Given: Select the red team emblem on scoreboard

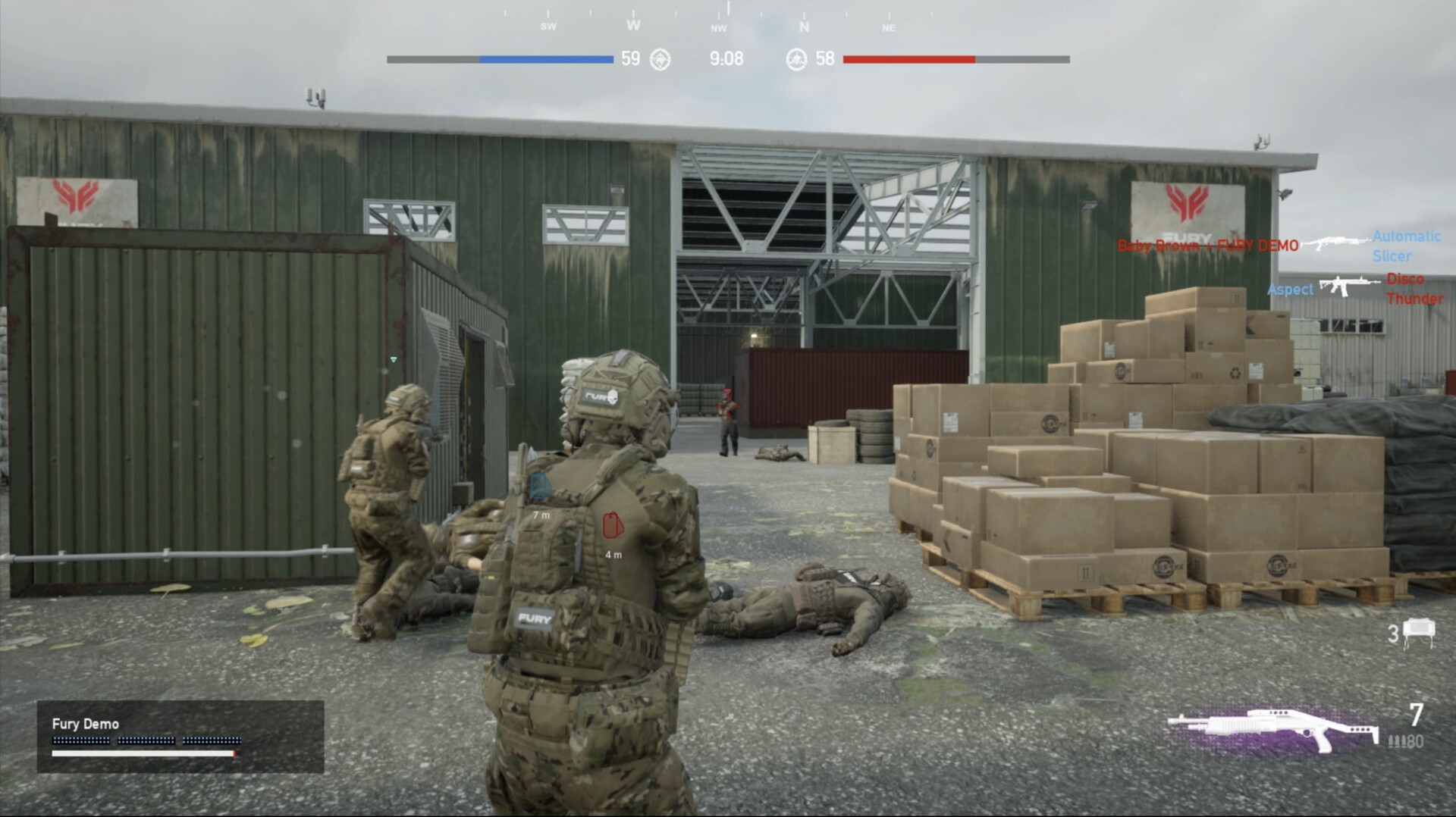Looking at the screenshot, I should click(x=796, y=58).
